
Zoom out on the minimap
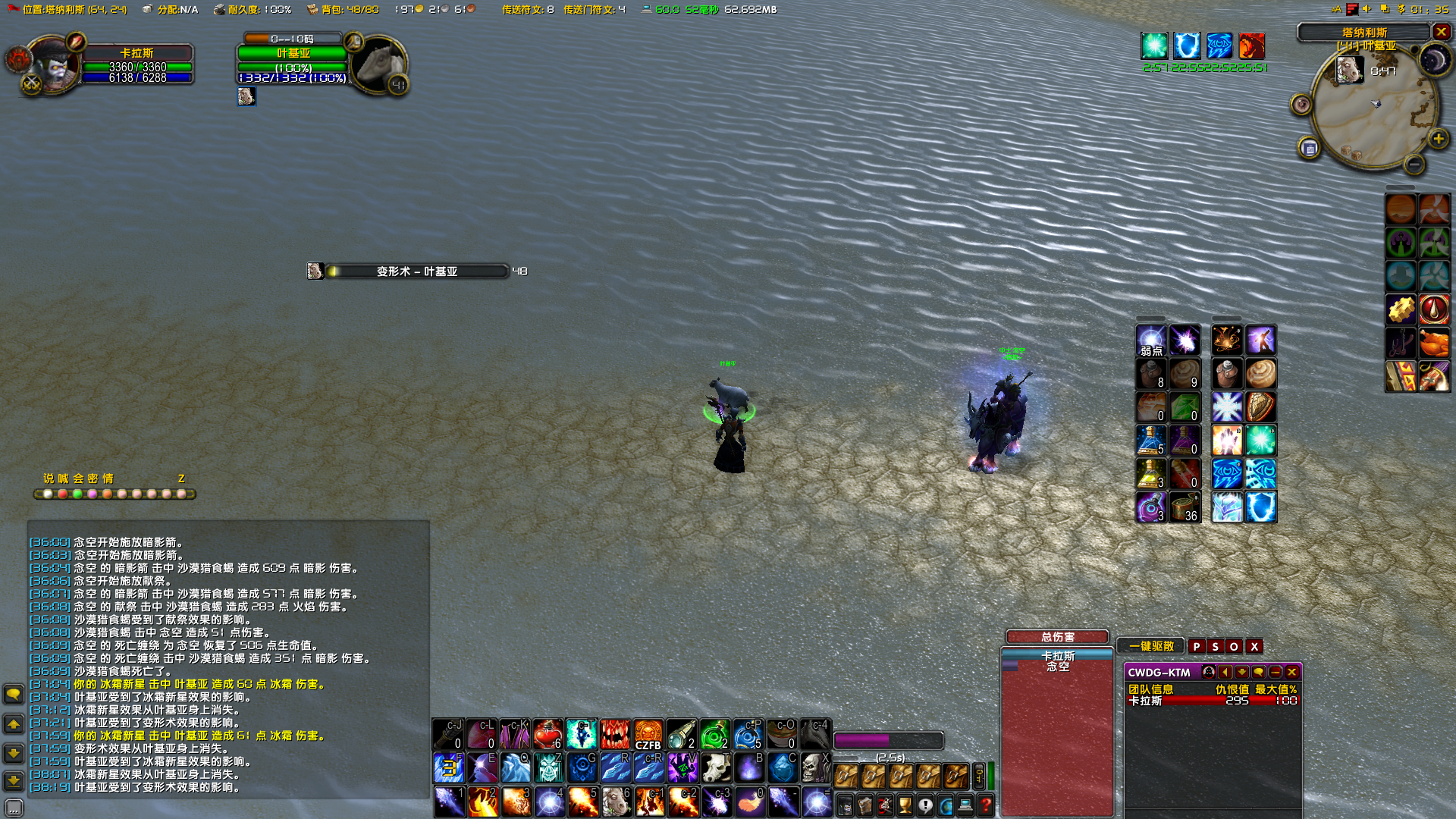(x=1414, y=164)
